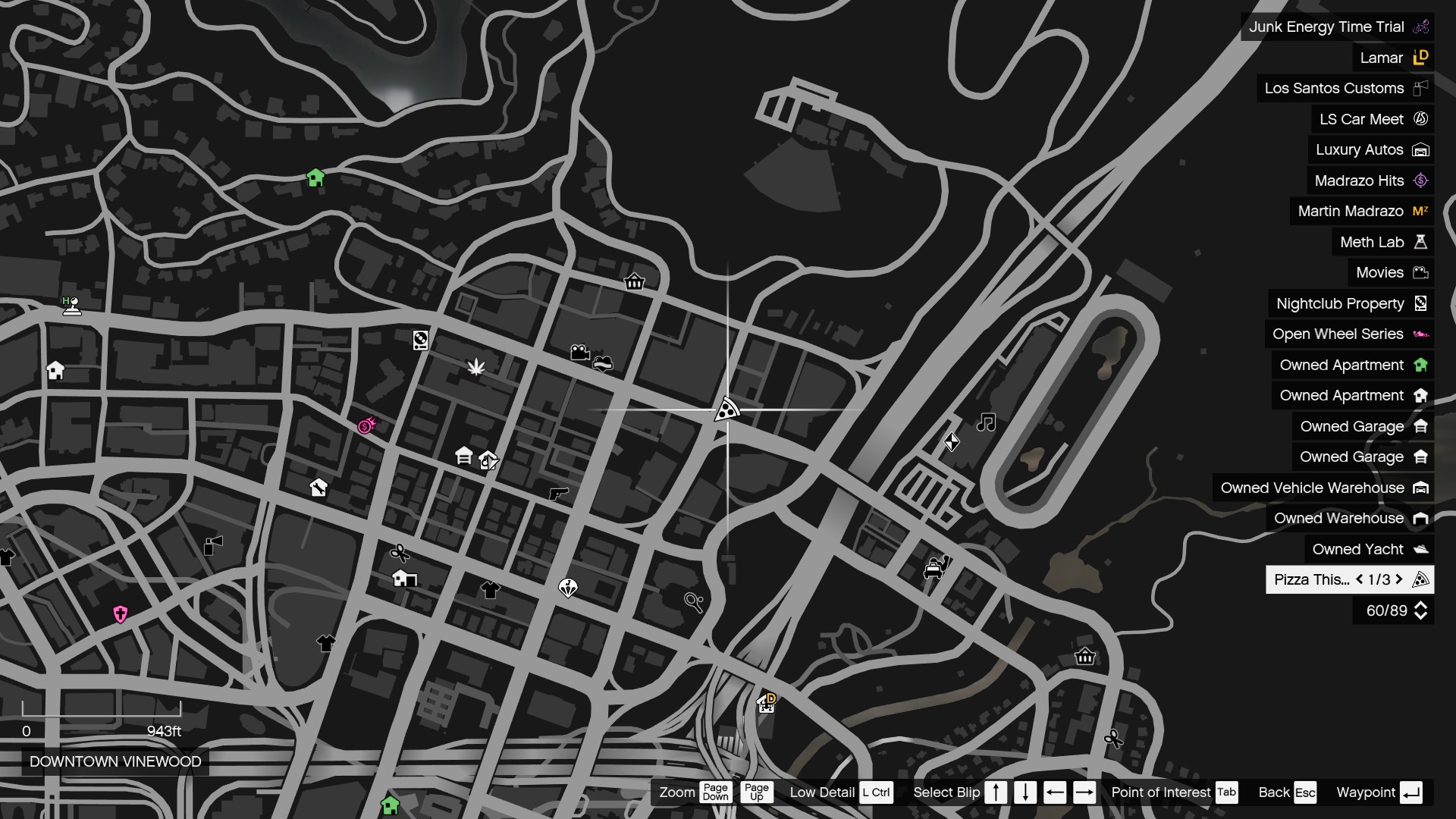Viewport: 1456px width, 819px height.
Task: Click the left chevron beside Pizza This 1/3
Action: coord(1360,580)
